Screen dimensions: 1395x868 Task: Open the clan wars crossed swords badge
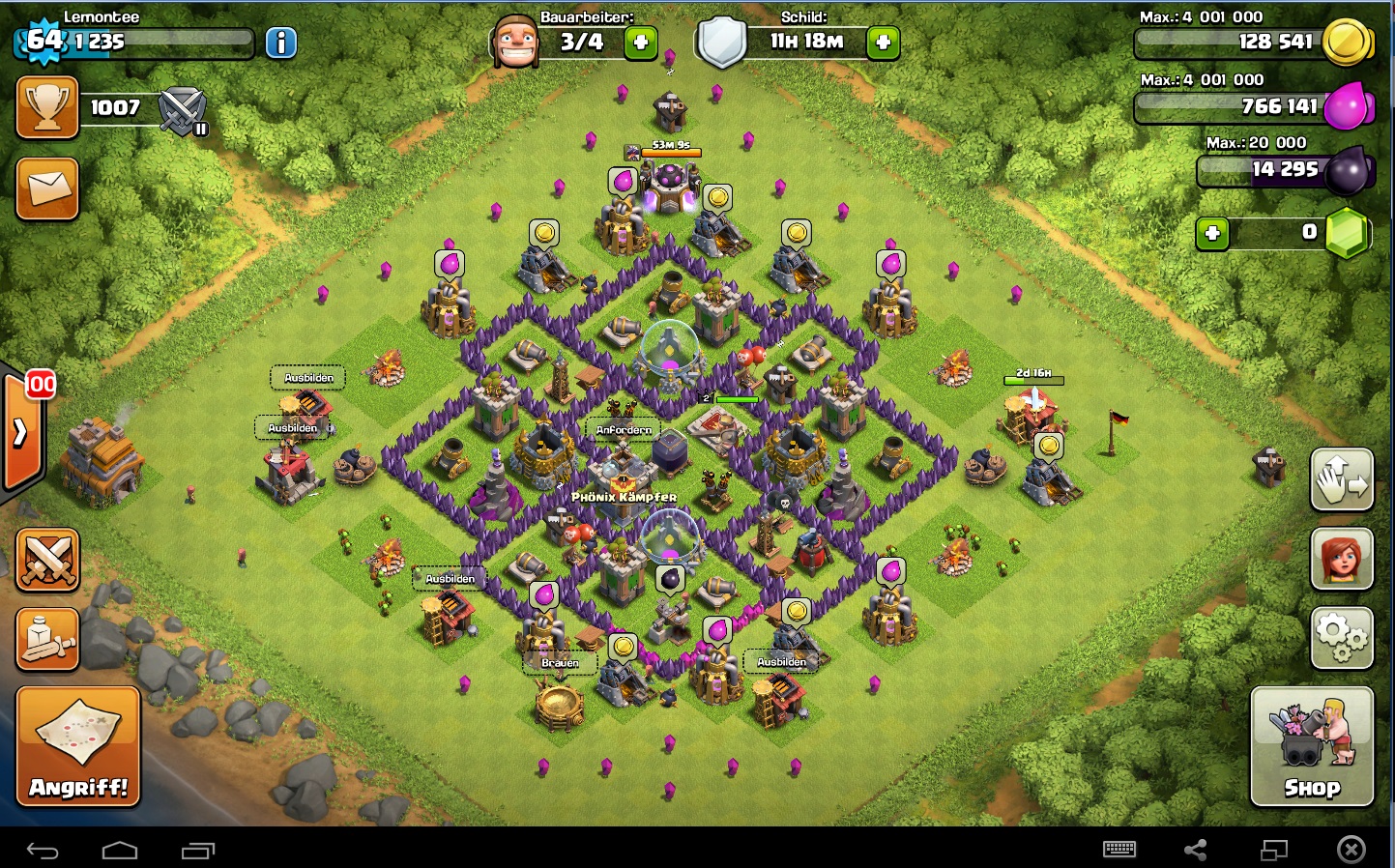point(182,110)
